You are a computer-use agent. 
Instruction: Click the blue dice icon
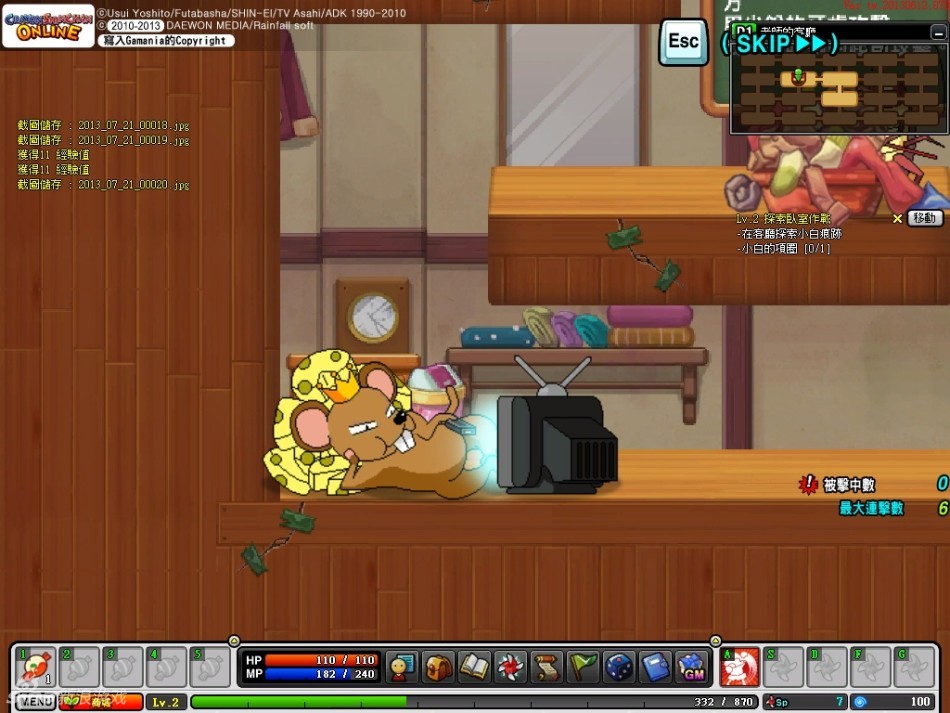pyautogui.click(x=619, y=667)
